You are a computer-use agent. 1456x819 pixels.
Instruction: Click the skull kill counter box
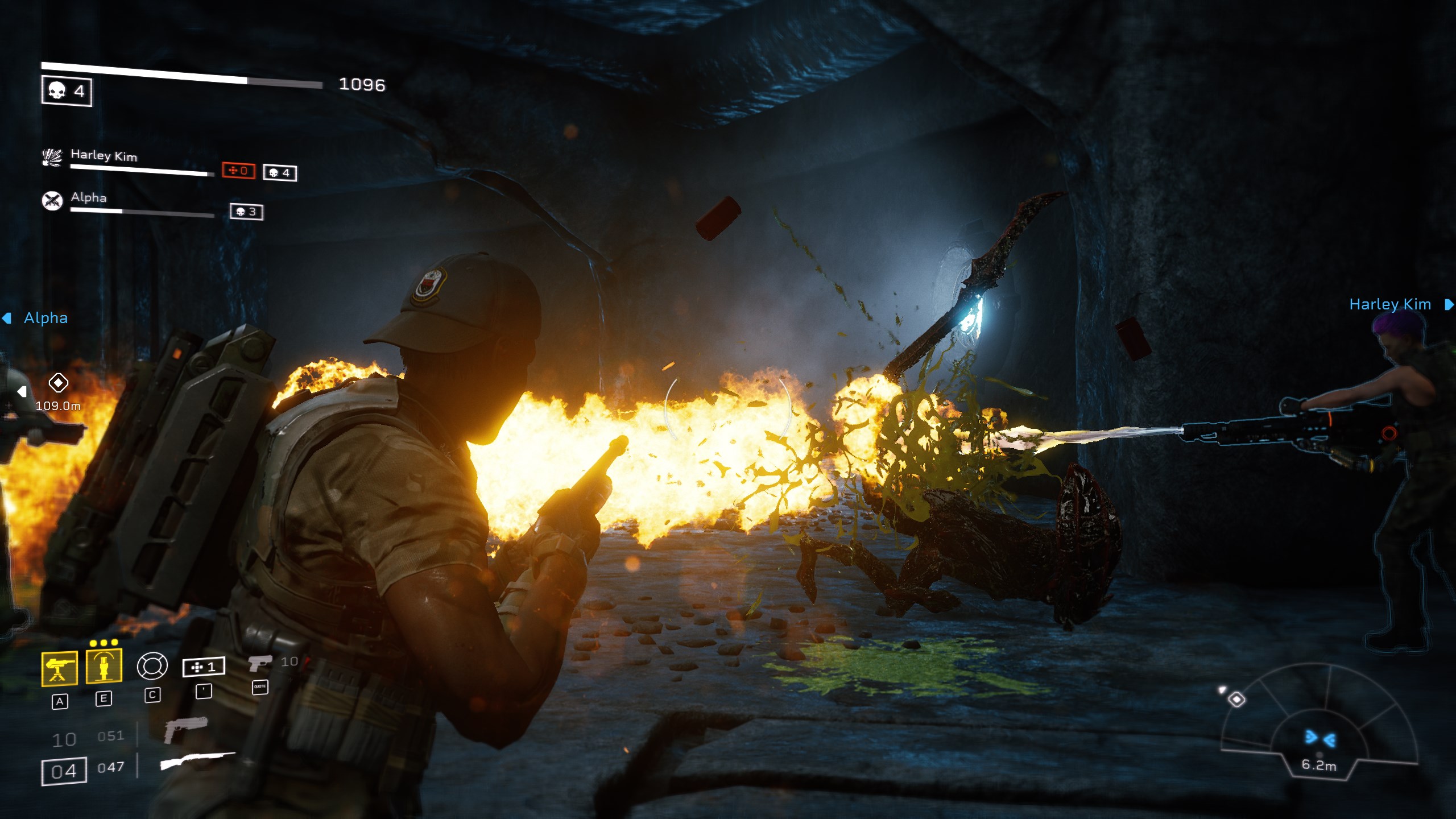tap(67, 91)
